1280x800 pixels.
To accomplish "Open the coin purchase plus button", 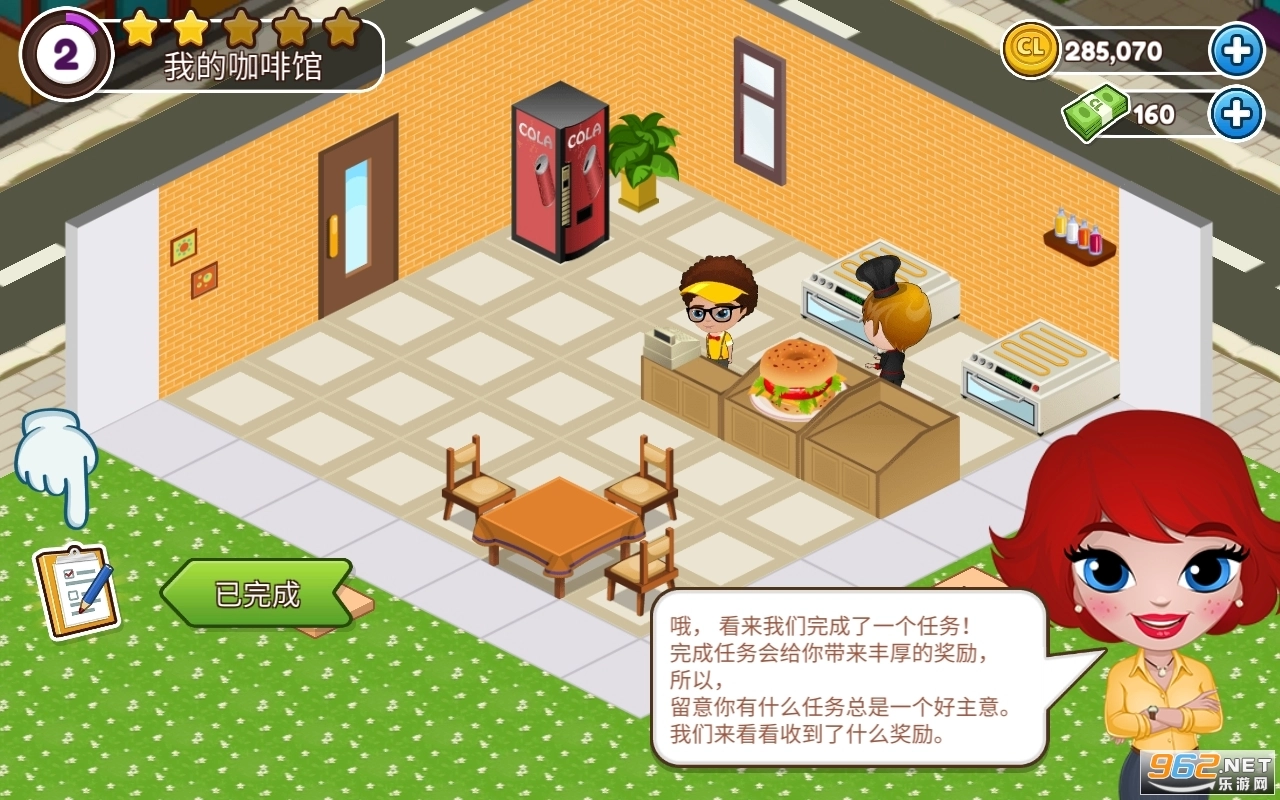I will (x=1238, y=48).
